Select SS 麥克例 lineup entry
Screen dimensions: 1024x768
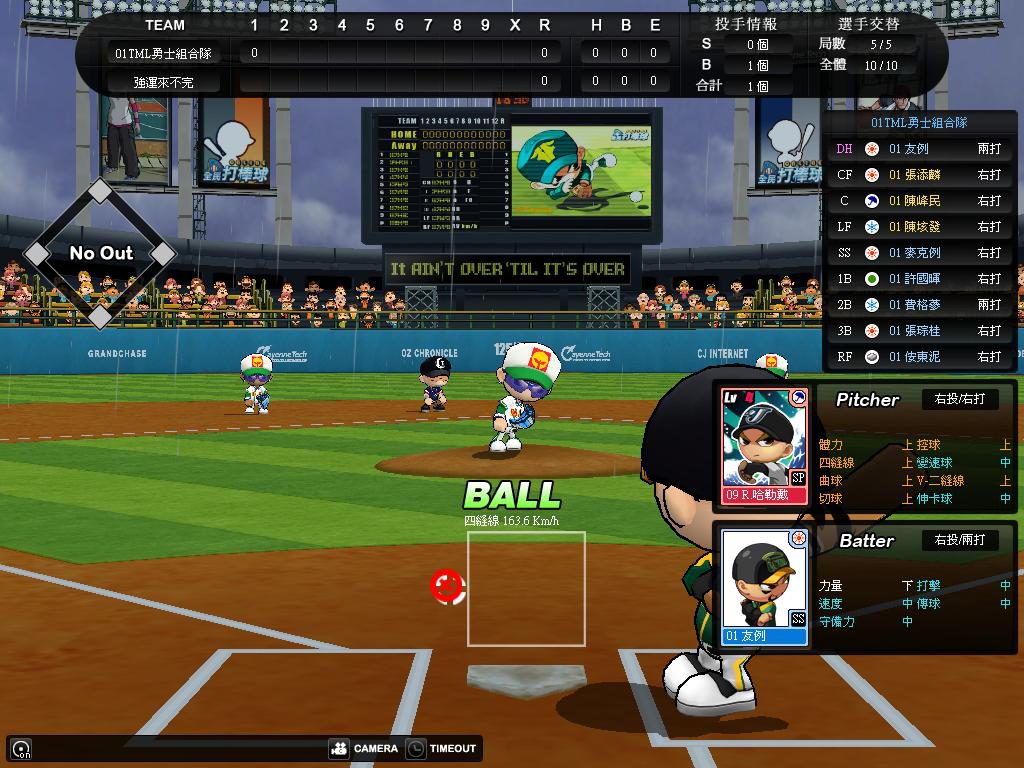pyautogui.click(x=919, y=253)
